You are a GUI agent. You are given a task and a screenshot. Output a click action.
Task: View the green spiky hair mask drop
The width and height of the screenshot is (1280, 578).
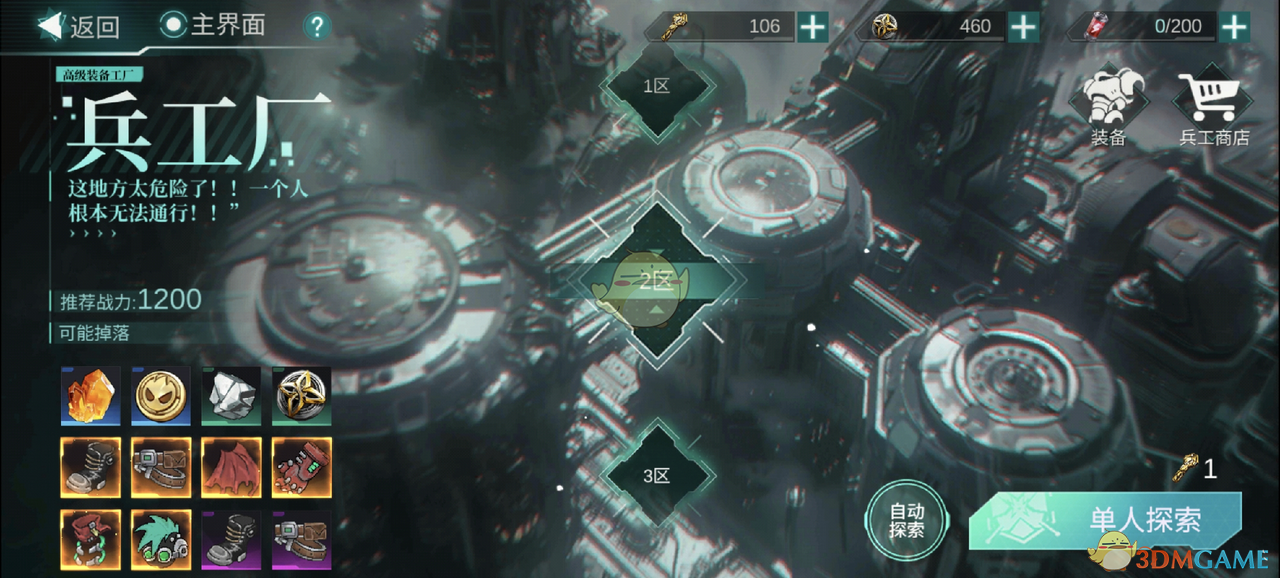161,539
